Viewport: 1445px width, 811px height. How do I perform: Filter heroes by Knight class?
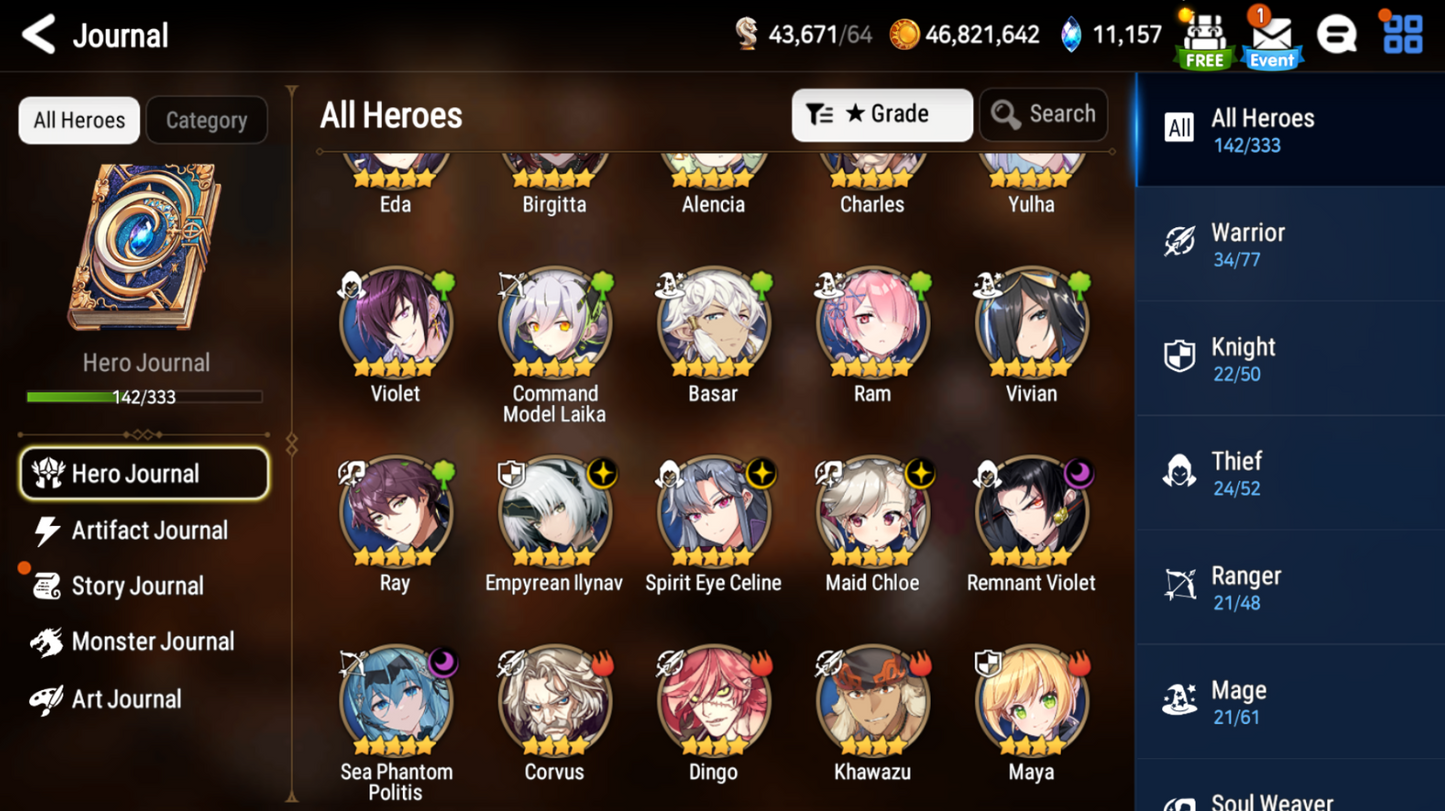pyautogui.click(x=1289, y=359)
